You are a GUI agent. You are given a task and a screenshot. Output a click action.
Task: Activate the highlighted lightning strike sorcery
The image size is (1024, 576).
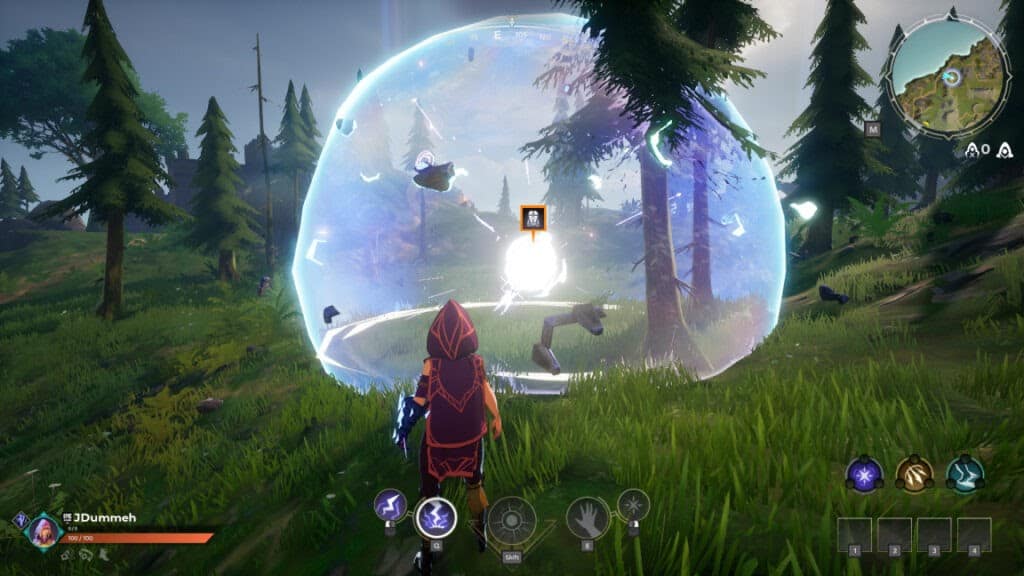[435, 518]
